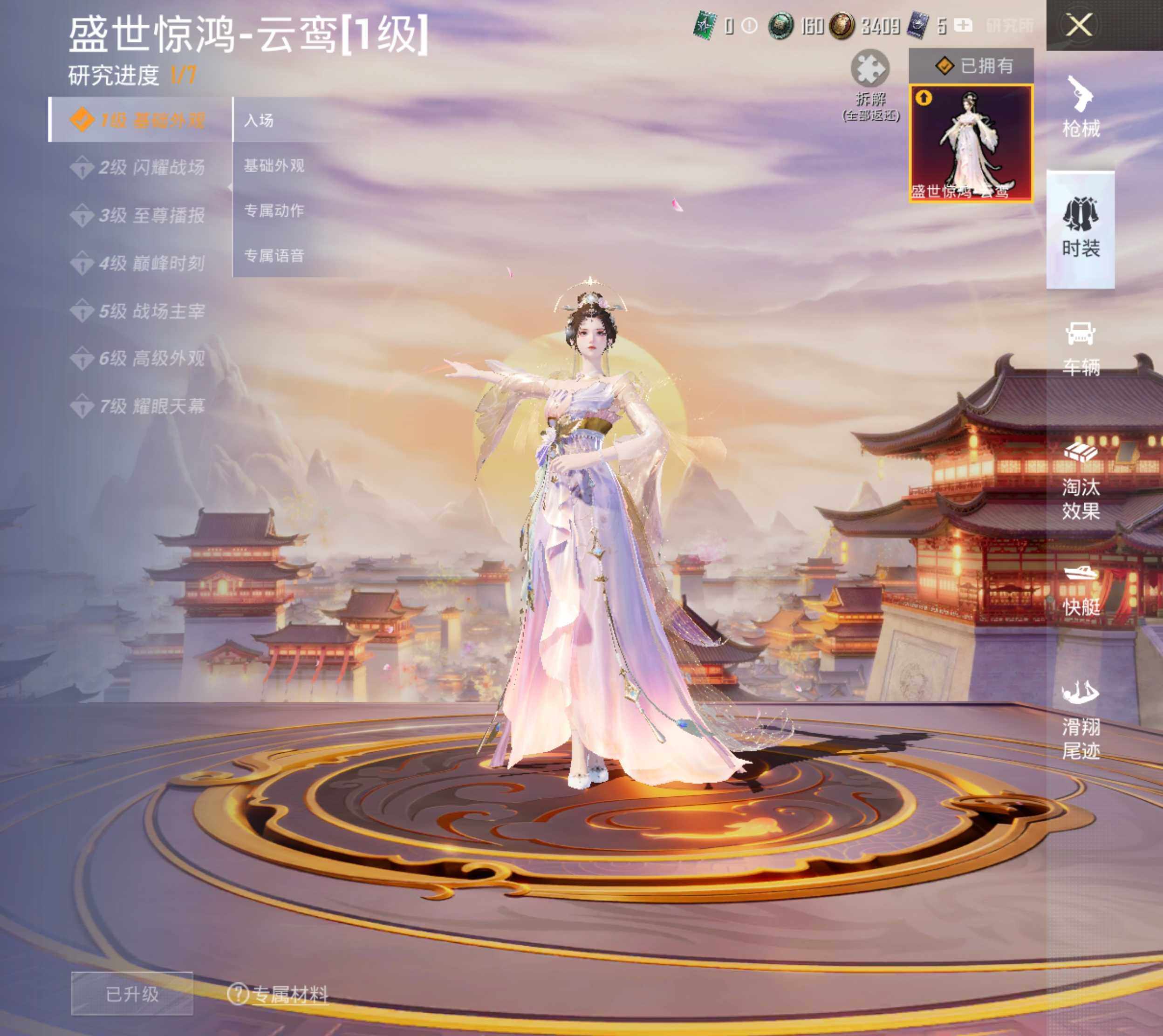Open the 专属材料 exclusive materials help link
1163x1036 pixels.
279,994
